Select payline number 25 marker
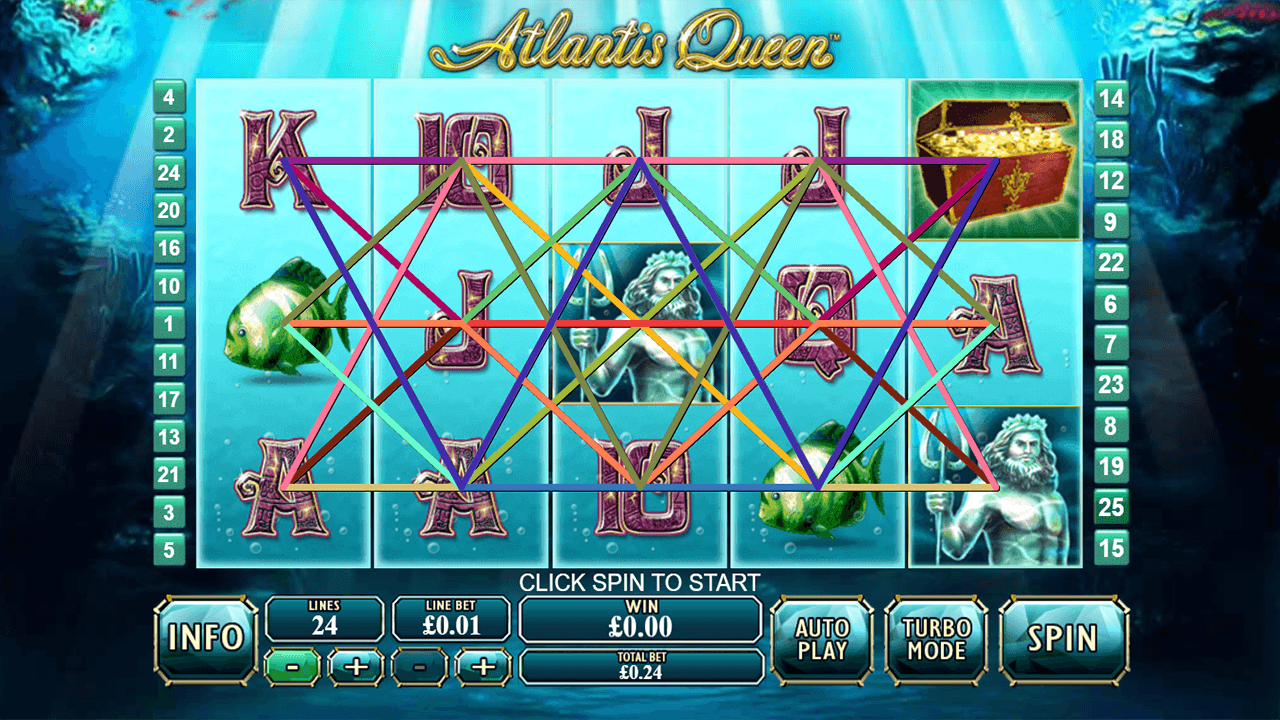The height and width of the screenshot is (720, 1280). (x=1111, y=507)
